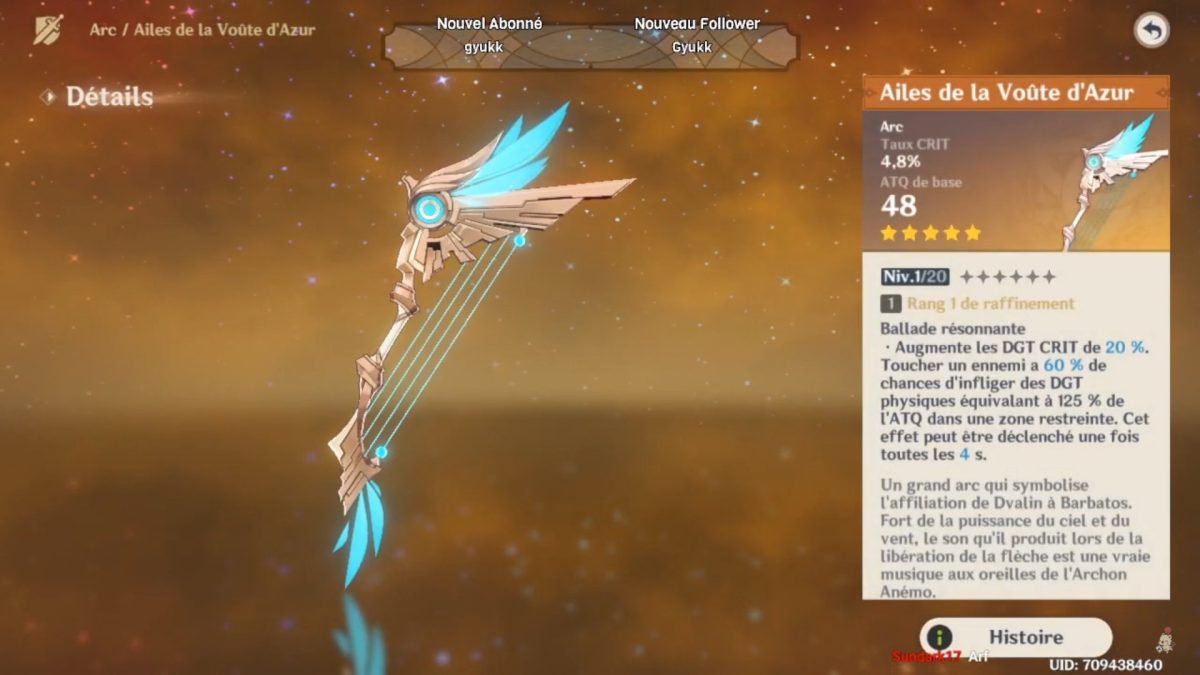Select the Détails tab
Screen dimensions: 1200x675
108,97
